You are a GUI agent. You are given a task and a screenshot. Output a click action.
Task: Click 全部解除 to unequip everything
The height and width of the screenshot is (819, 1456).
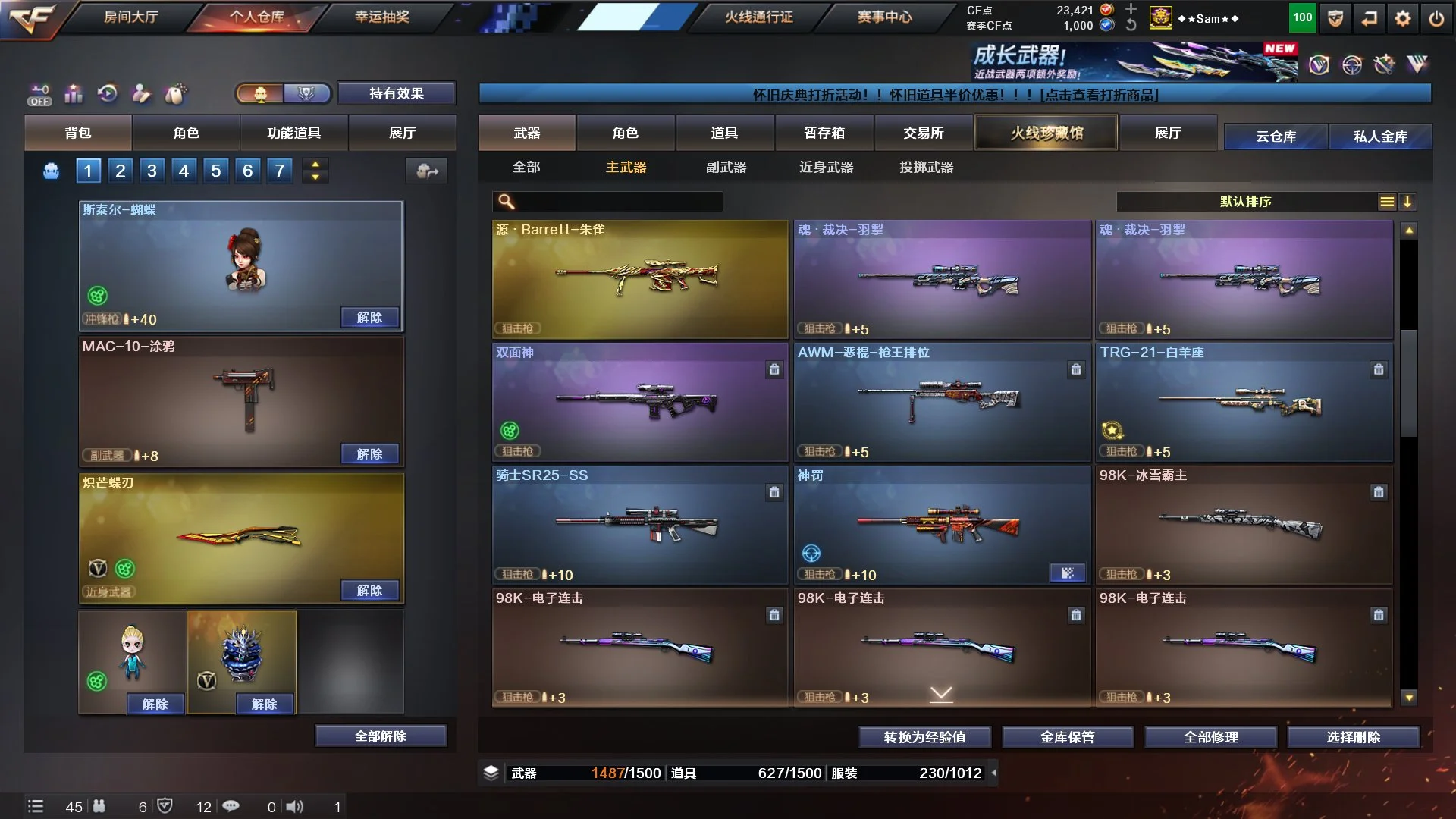(x=380, y=736)
